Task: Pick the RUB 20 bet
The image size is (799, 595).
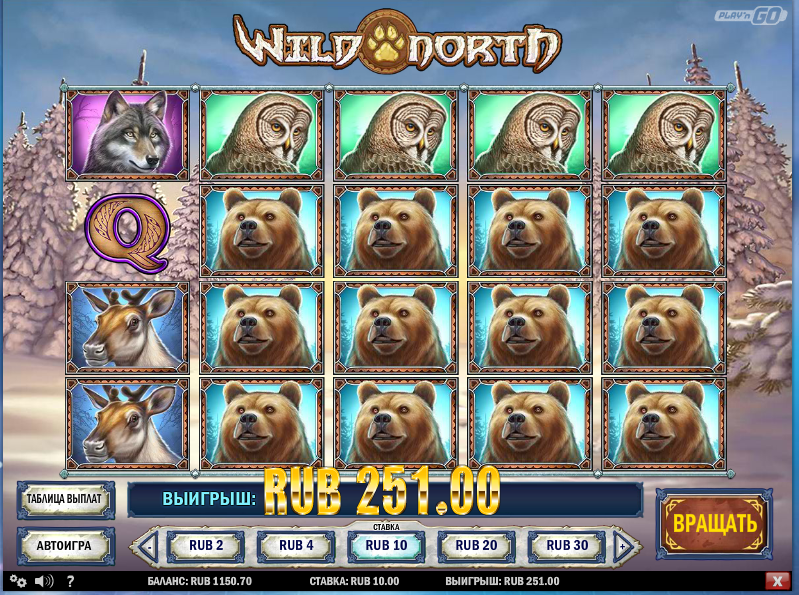Action: pyautogui.click(x=476, y=546)
